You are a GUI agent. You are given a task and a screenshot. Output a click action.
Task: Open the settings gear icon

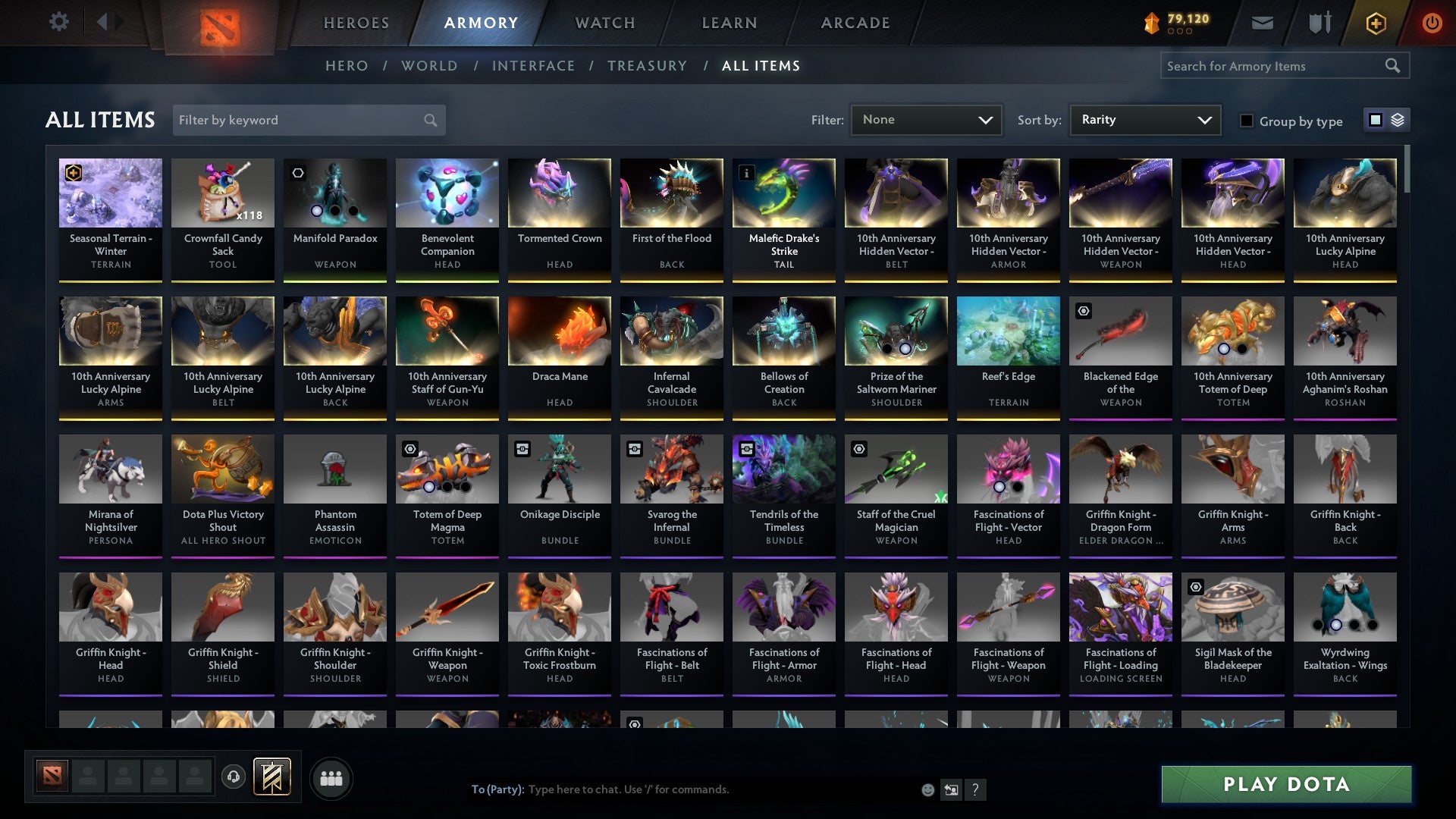coord(58,22)
